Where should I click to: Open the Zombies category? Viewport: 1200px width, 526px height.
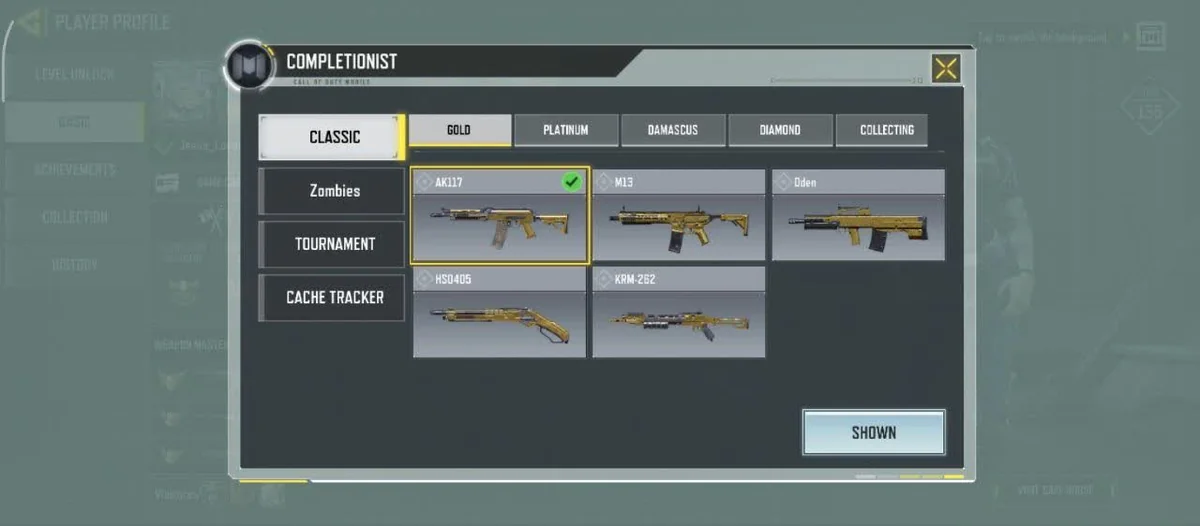click(333, 190)
